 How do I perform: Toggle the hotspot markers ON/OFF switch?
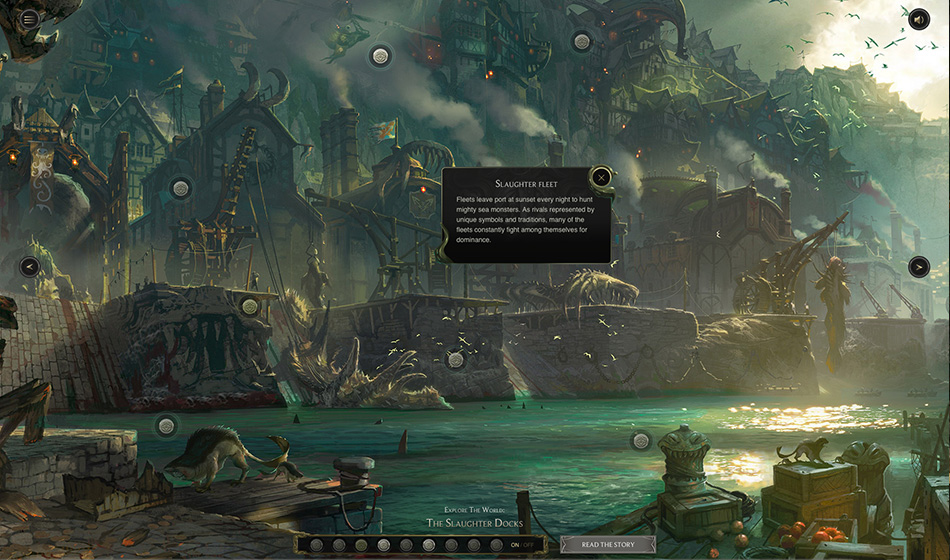click(x=521, y=545)
